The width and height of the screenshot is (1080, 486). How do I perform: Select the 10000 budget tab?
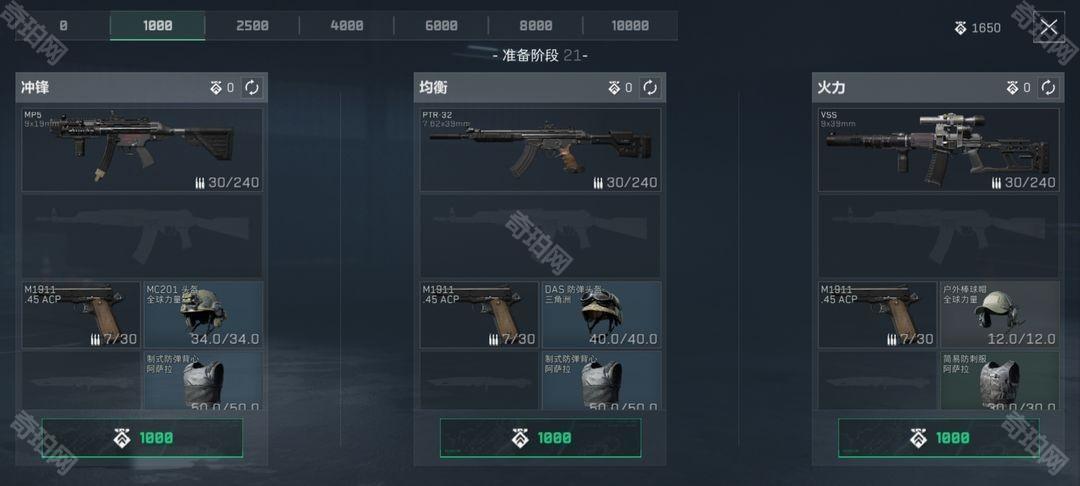630,26
